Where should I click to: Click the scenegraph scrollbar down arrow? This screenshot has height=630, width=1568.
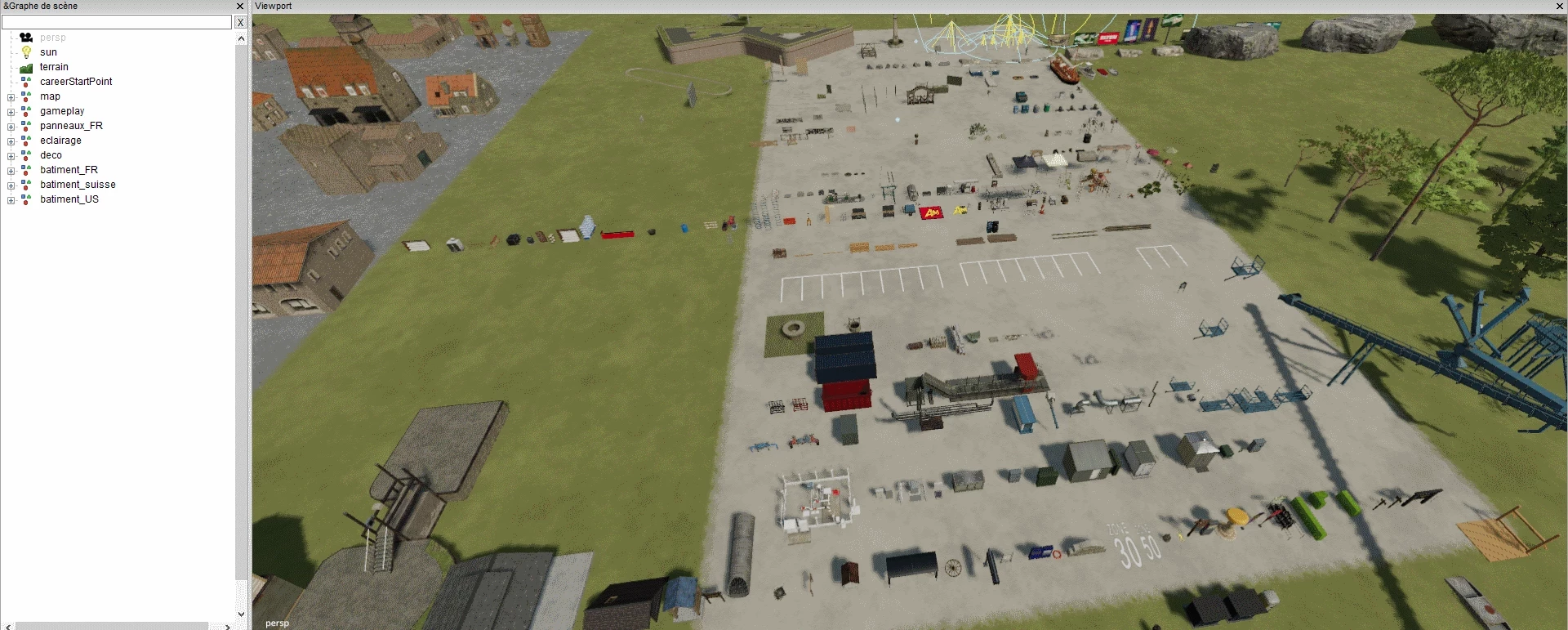[241, 614]
